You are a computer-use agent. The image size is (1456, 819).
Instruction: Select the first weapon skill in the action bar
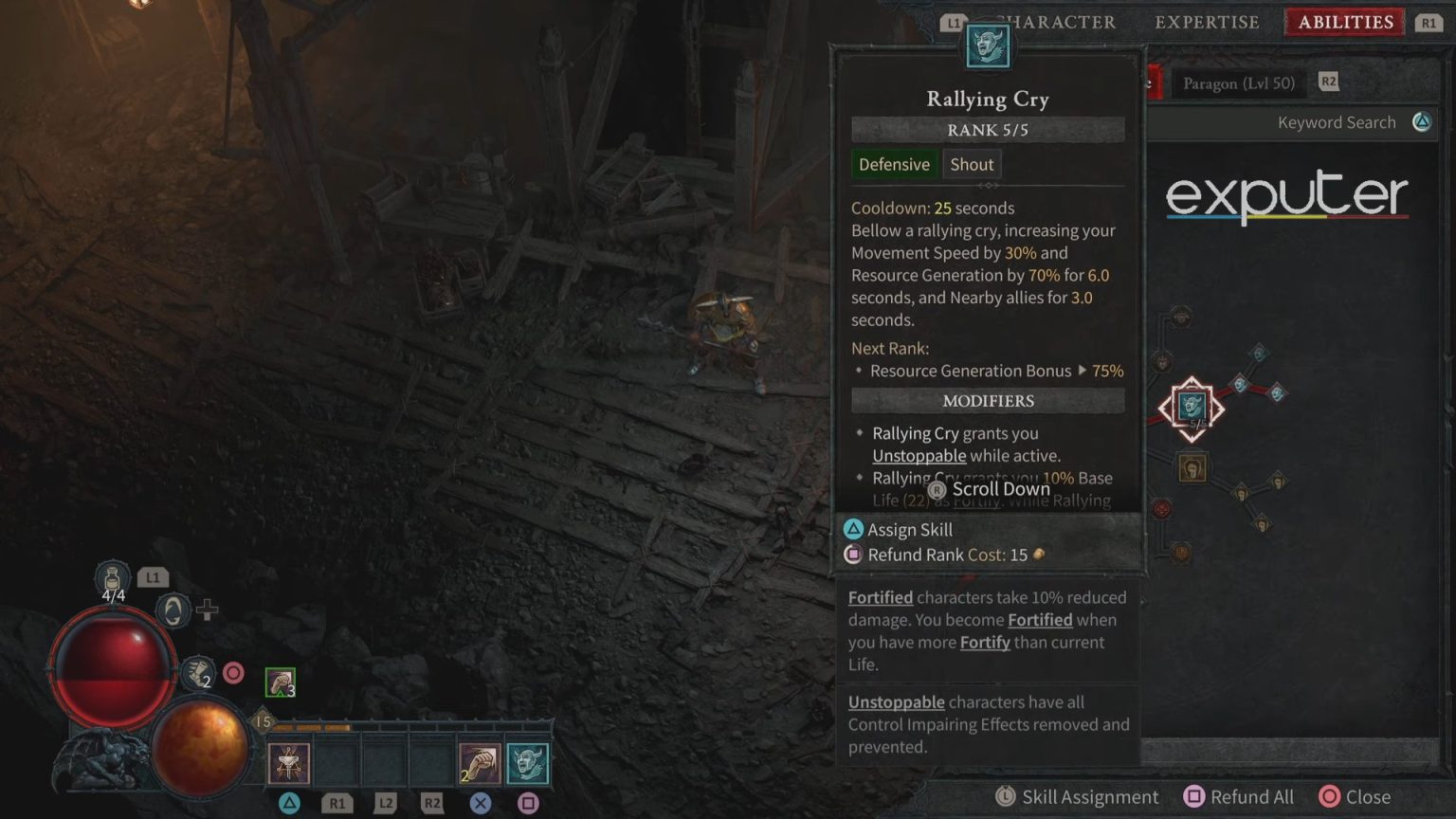point(289,761)
